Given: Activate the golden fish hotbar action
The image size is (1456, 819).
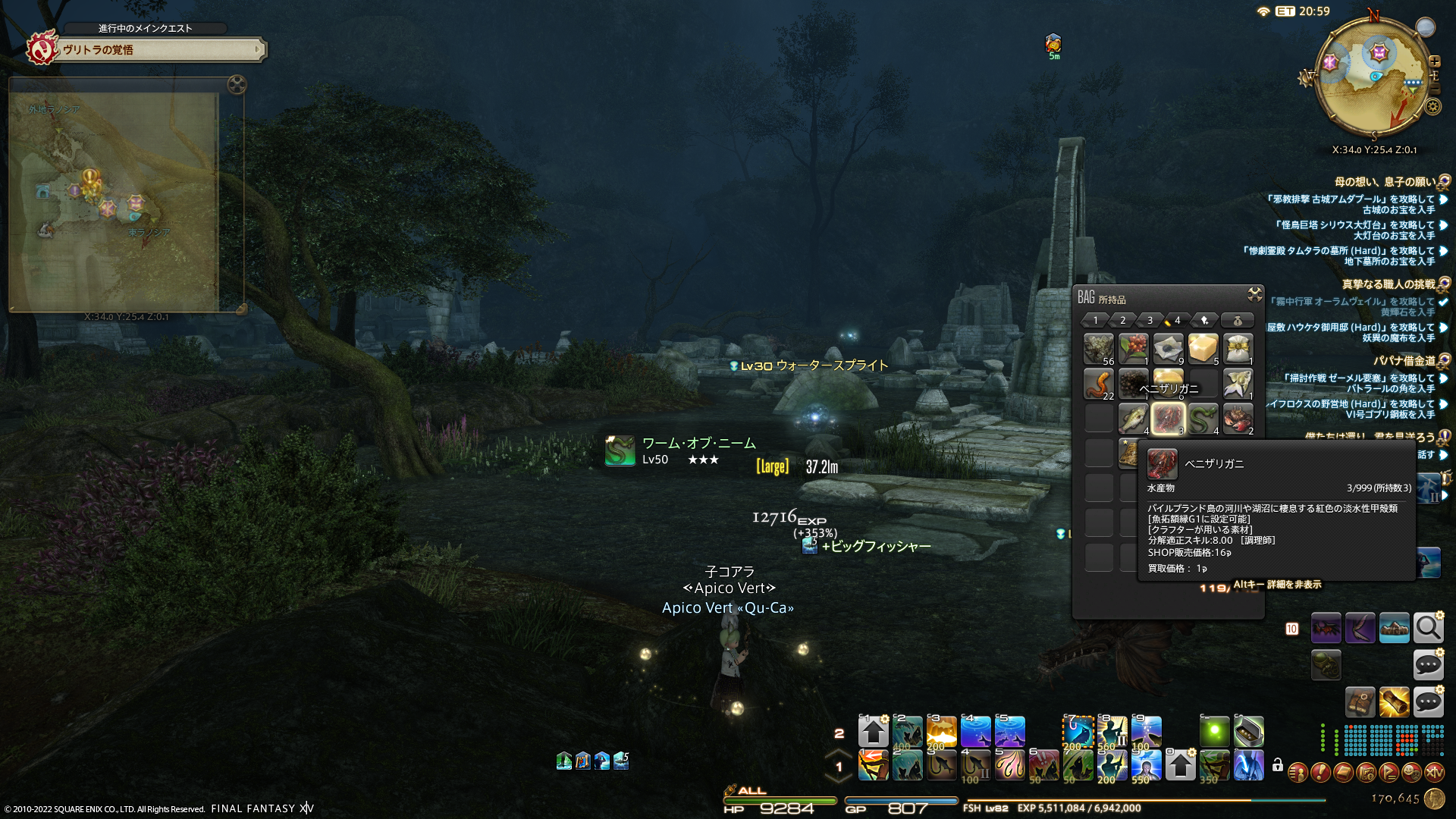Looking at the screenshot, I should [x=941, y=732].
